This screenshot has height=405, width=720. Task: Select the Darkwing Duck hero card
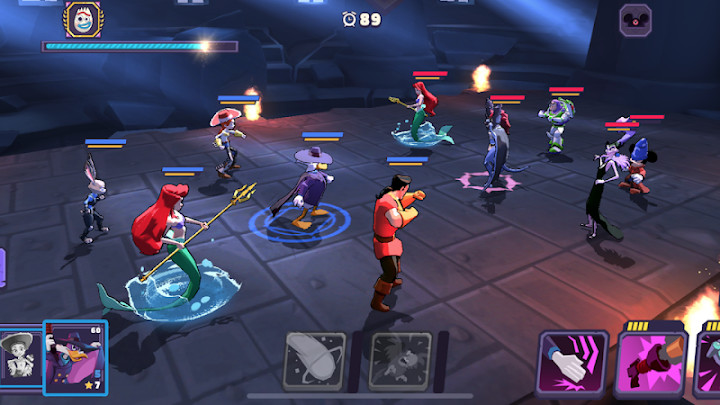pyautogui.click(x=75, y=357)
